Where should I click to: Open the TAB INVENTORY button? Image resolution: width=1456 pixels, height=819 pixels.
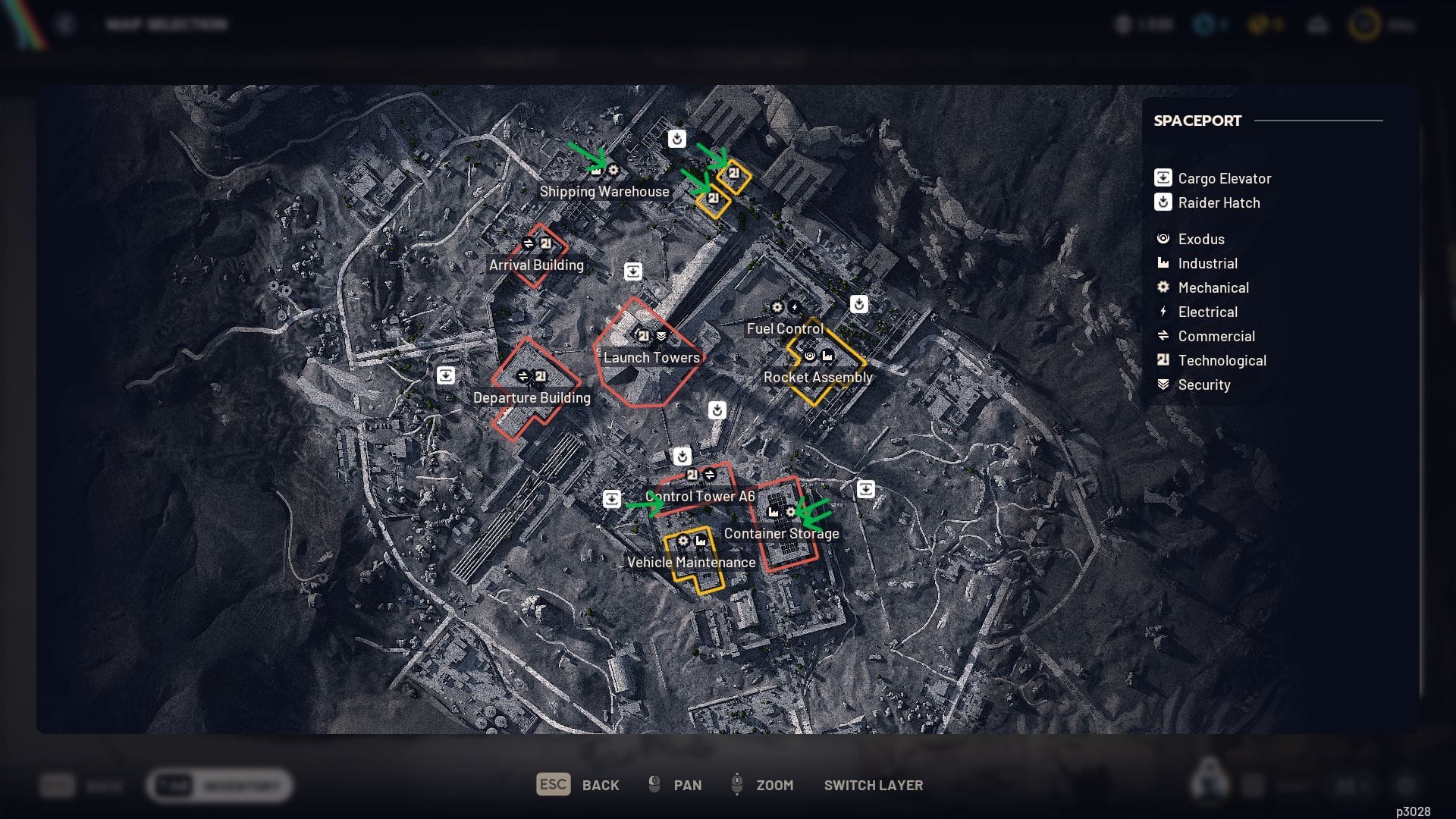[x=220, y=786]
